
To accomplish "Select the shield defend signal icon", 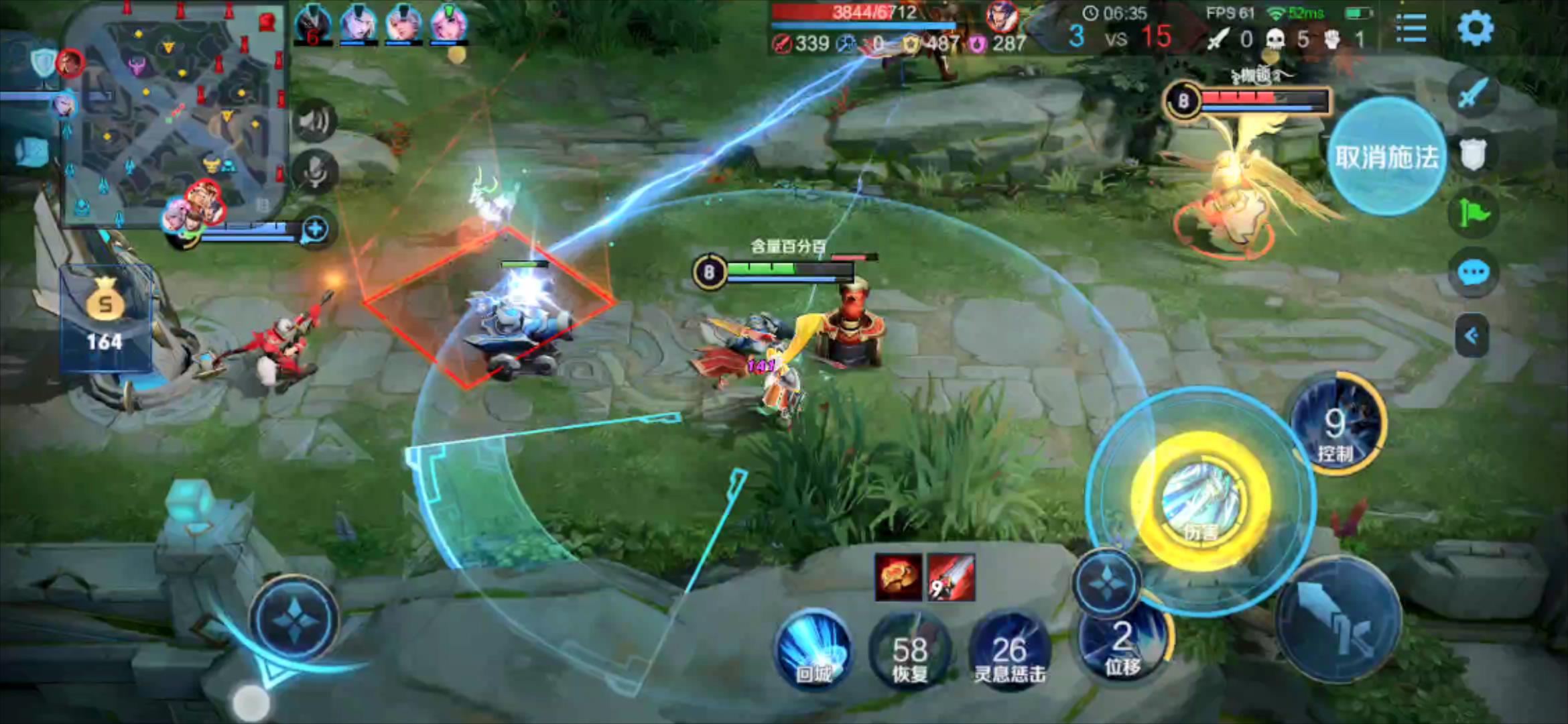I will pos(1473,154).
